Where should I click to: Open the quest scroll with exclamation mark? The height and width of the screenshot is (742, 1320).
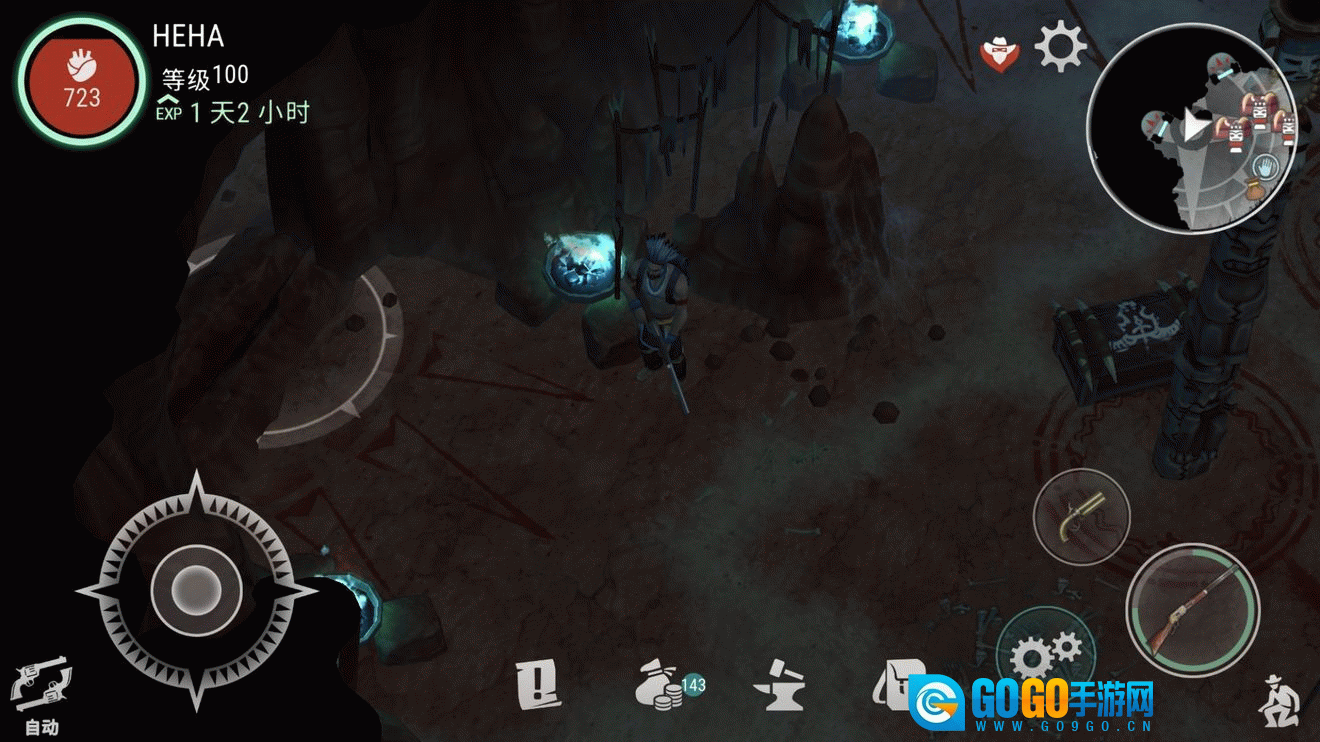538,686
